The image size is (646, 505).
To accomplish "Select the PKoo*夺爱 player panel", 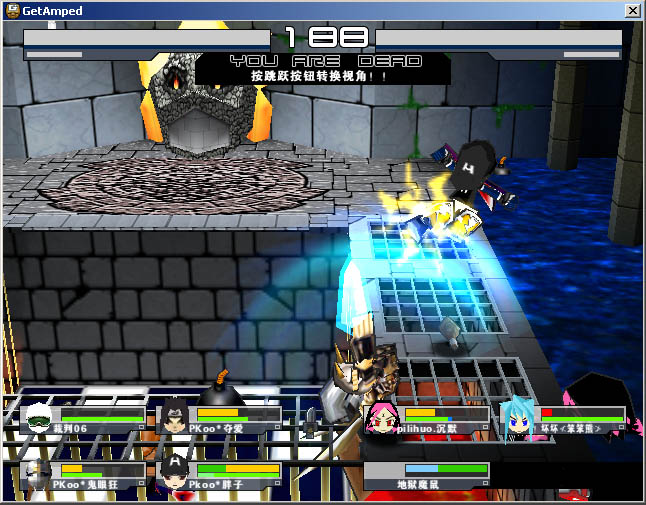I will (220, 419).
